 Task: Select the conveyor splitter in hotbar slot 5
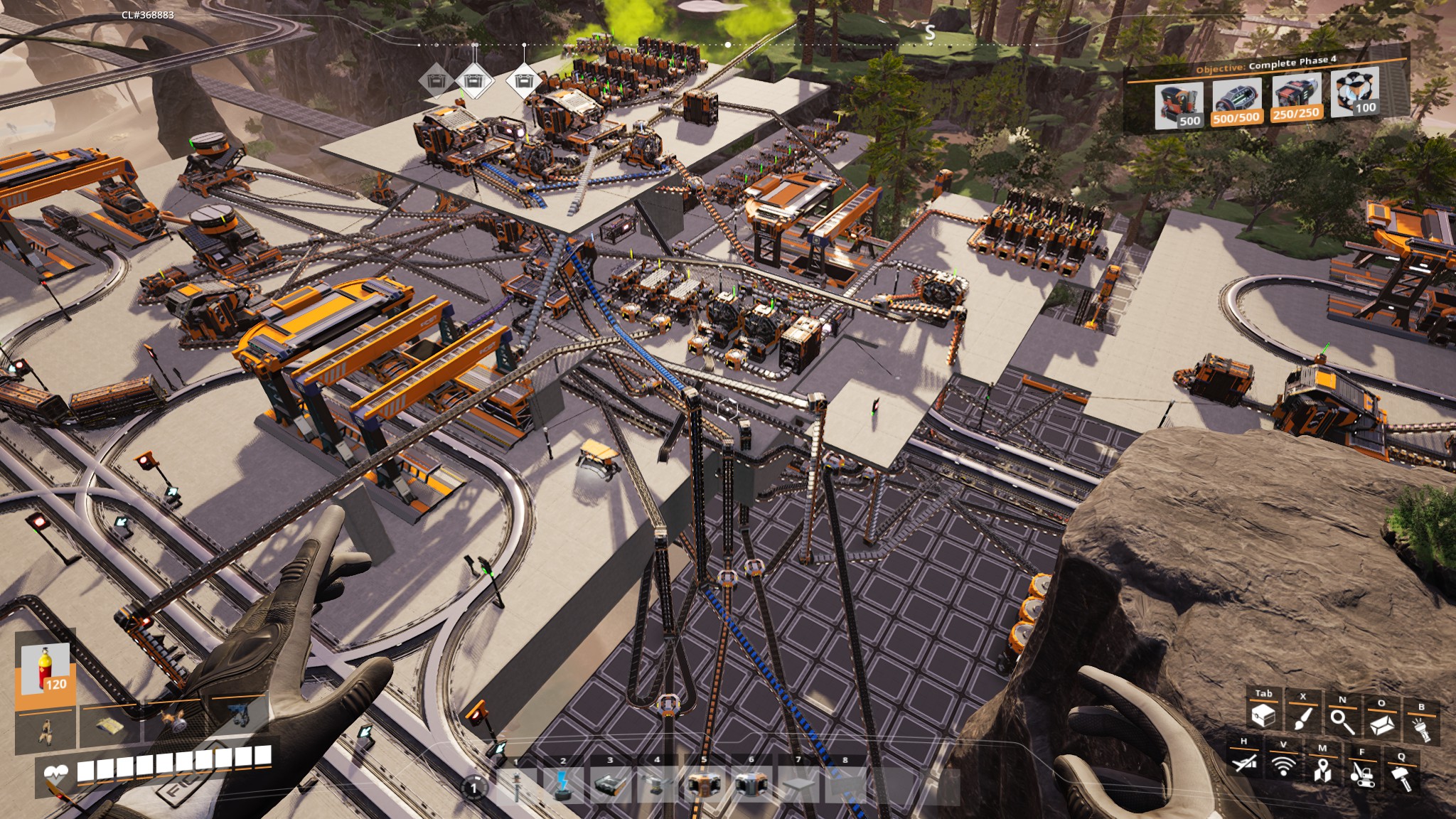[704, 785]
